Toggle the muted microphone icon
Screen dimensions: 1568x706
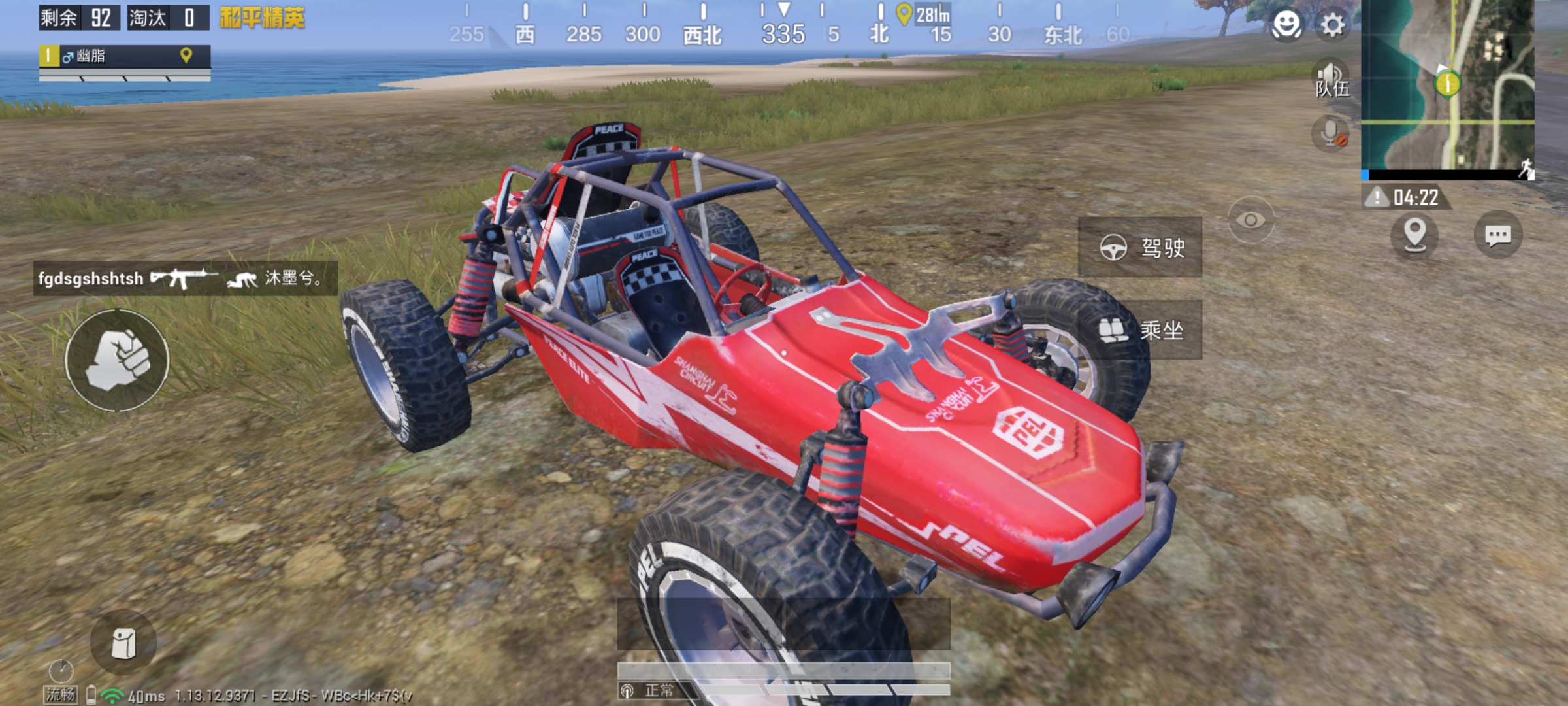coord(1331,134)
